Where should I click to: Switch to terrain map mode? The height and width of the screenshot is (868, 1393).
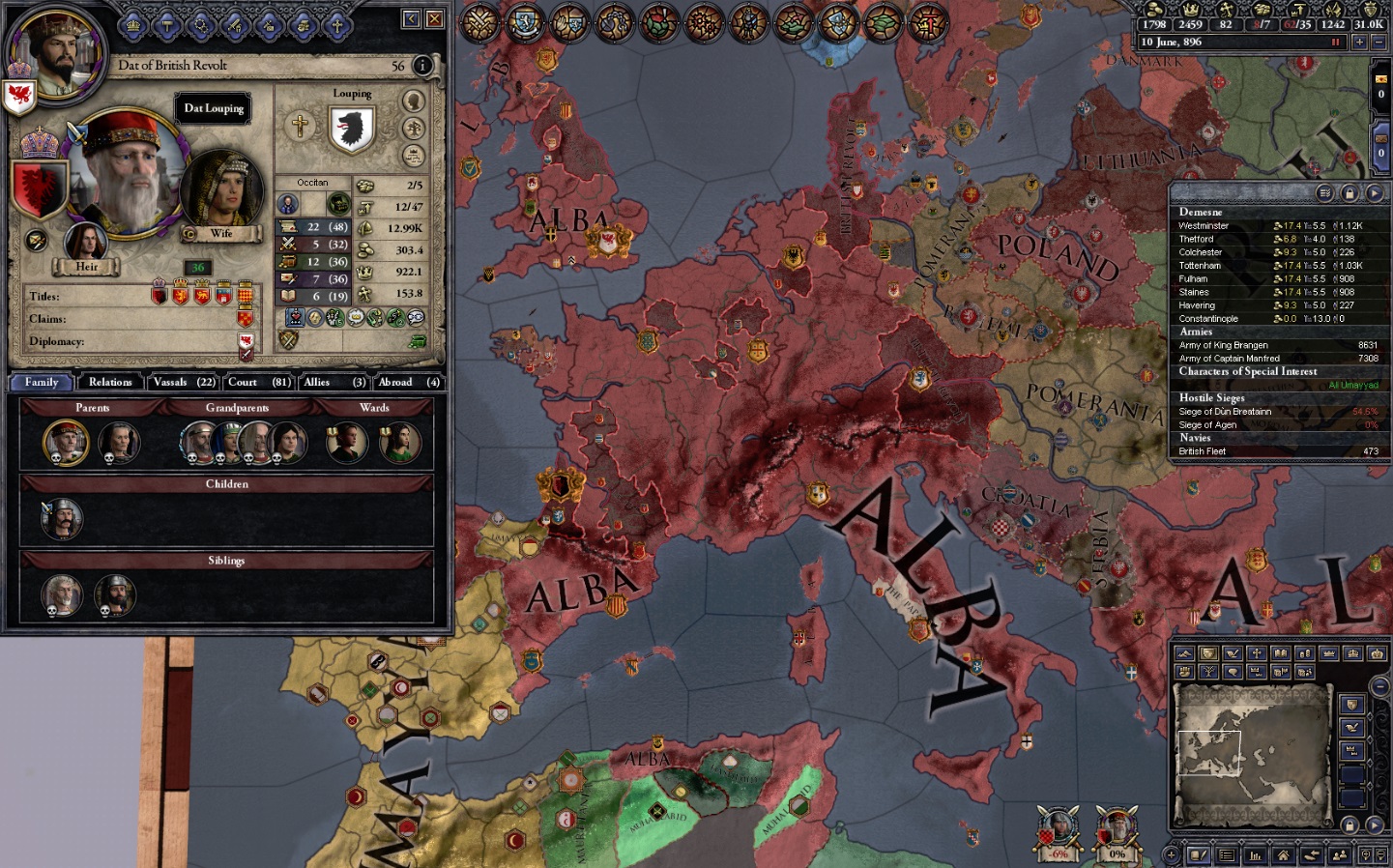point(1184,652)
